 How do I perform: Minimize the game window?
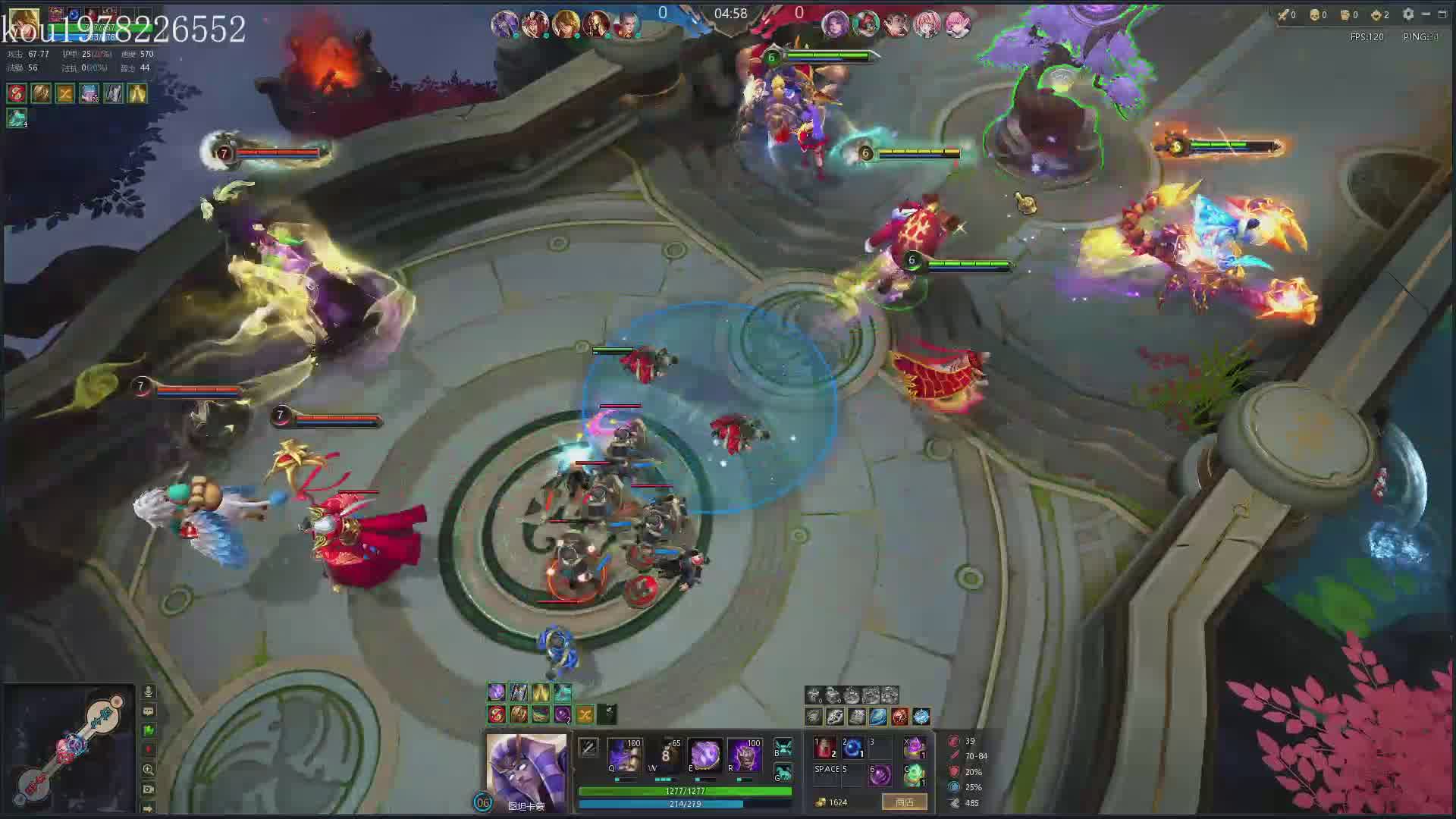click(1426, 14)
